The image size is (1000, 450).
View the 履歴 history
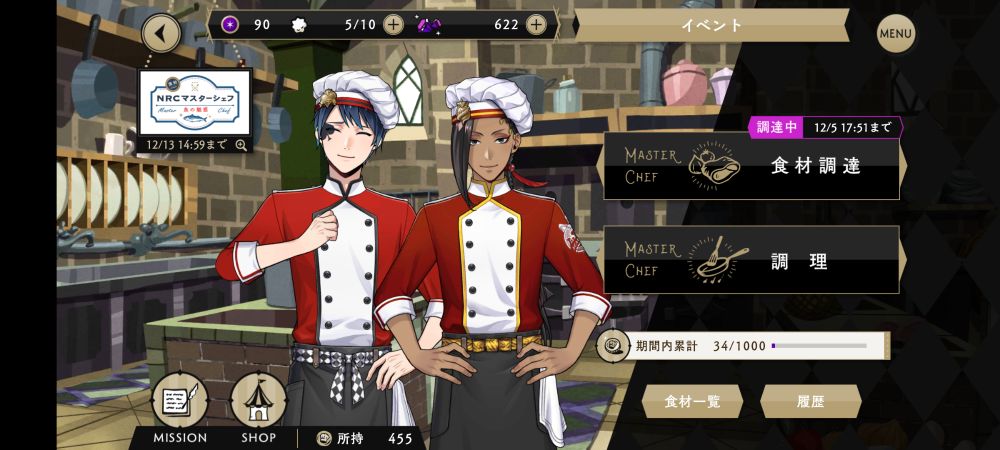point(811,402)
